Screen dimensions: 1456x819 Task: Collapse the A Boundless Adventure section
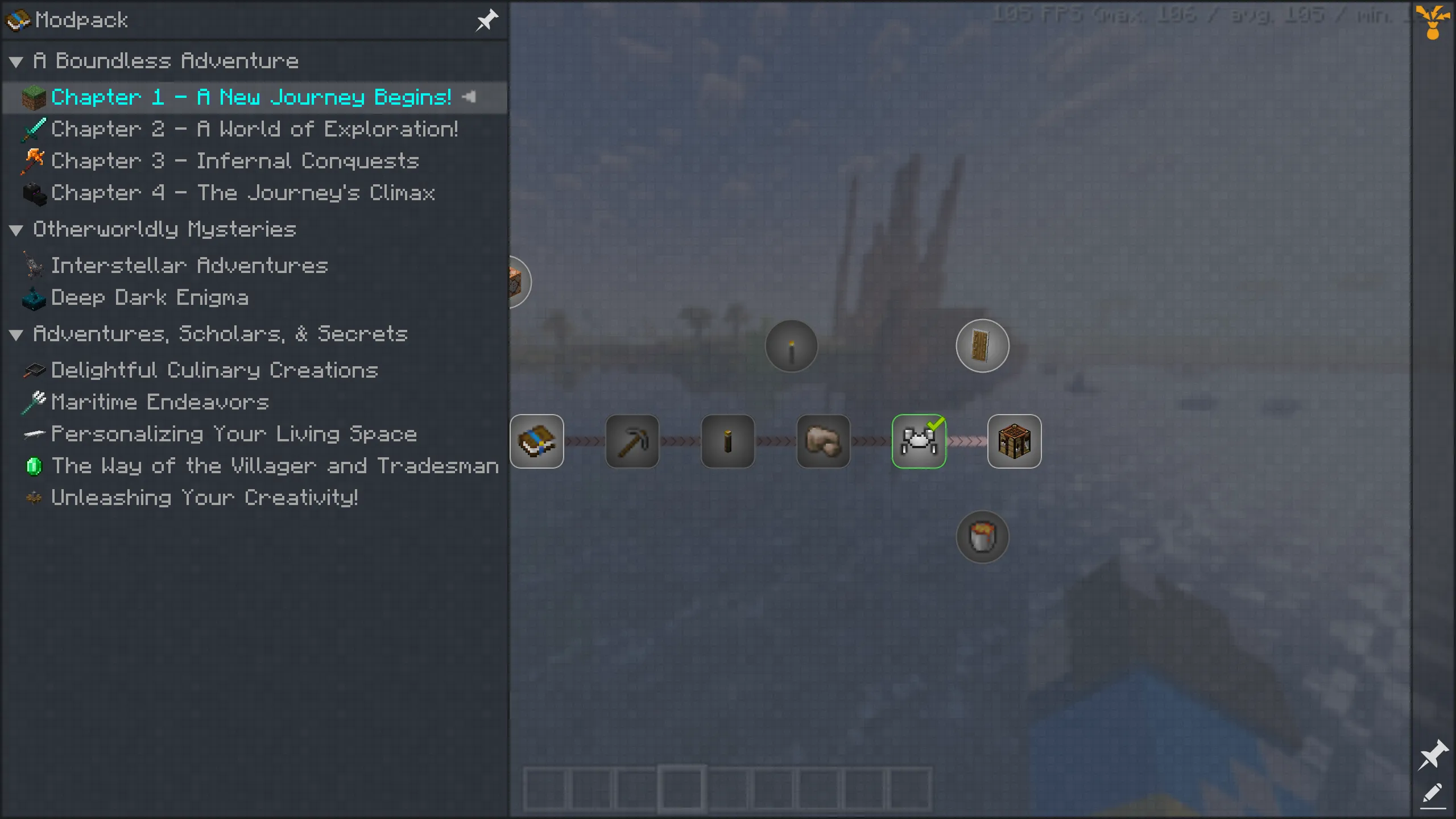tap(16, 62)
